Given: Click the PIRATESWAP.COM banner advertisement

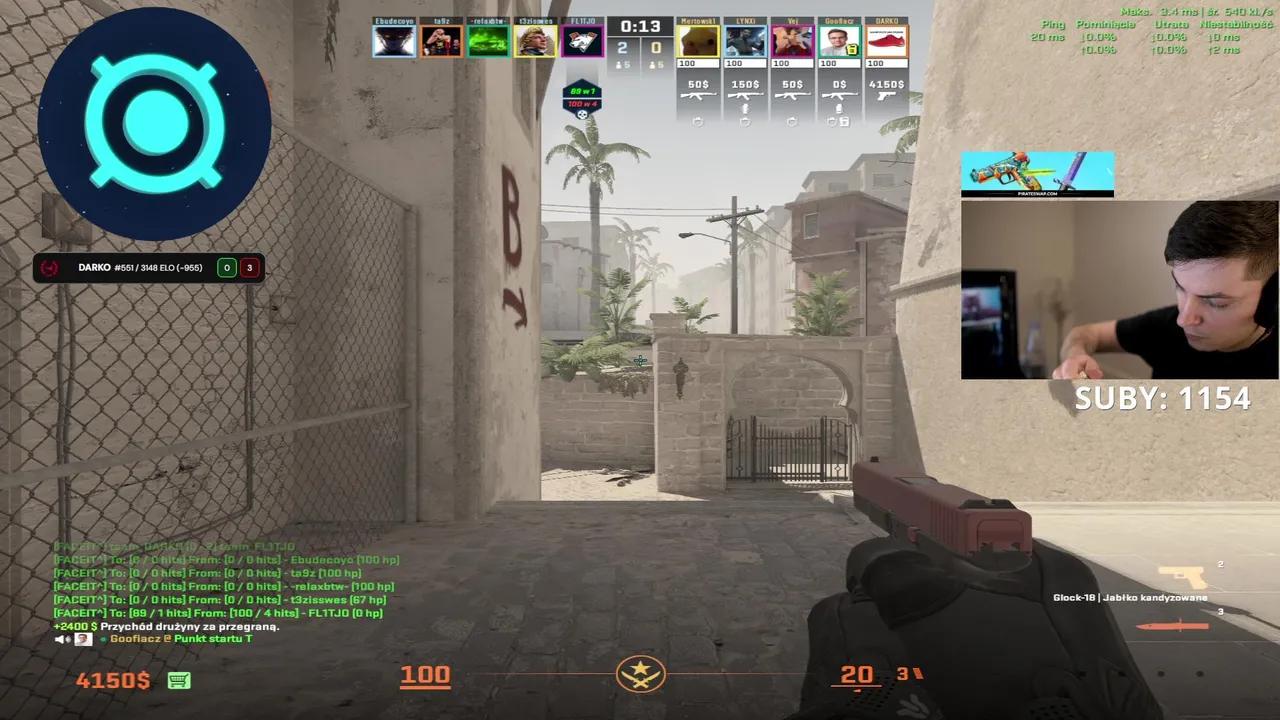Looking at the screenshot, I should coord(1037,173).
